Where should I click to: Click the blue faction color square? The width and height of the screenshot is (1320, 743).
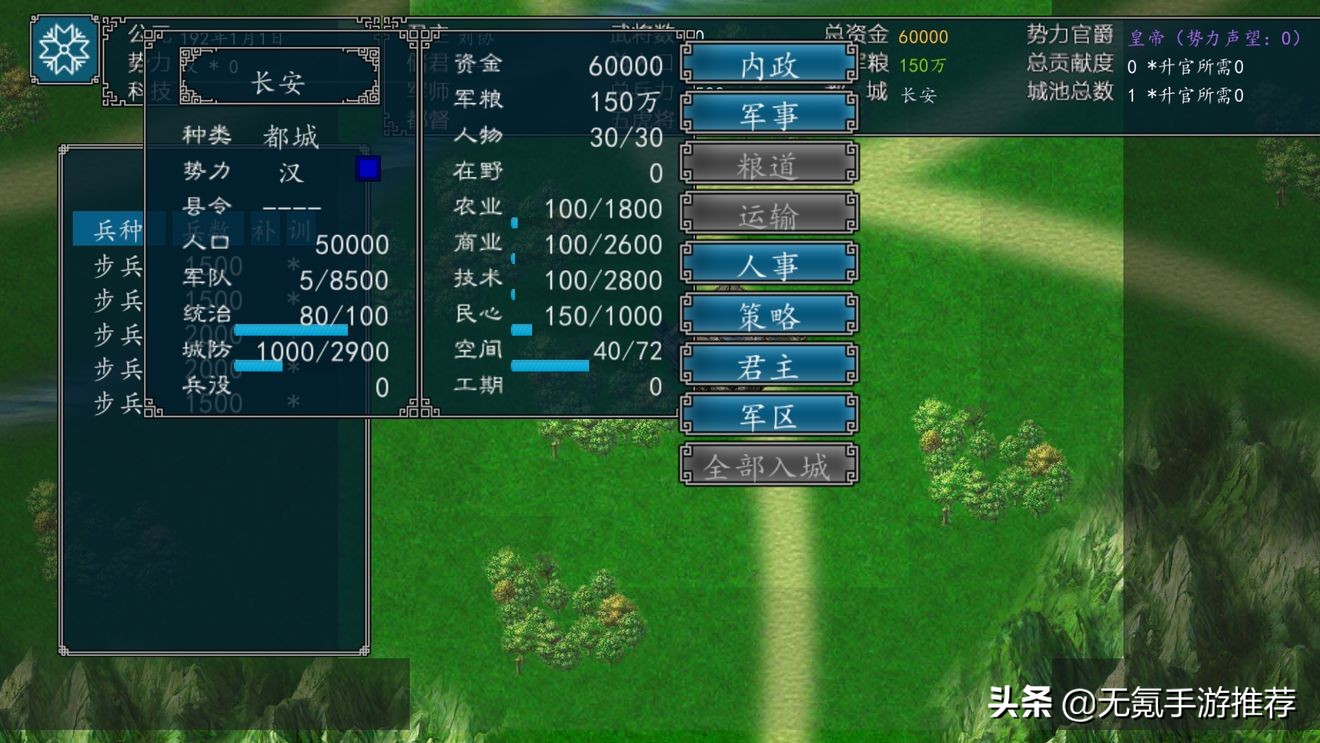(x=368, y=169)
